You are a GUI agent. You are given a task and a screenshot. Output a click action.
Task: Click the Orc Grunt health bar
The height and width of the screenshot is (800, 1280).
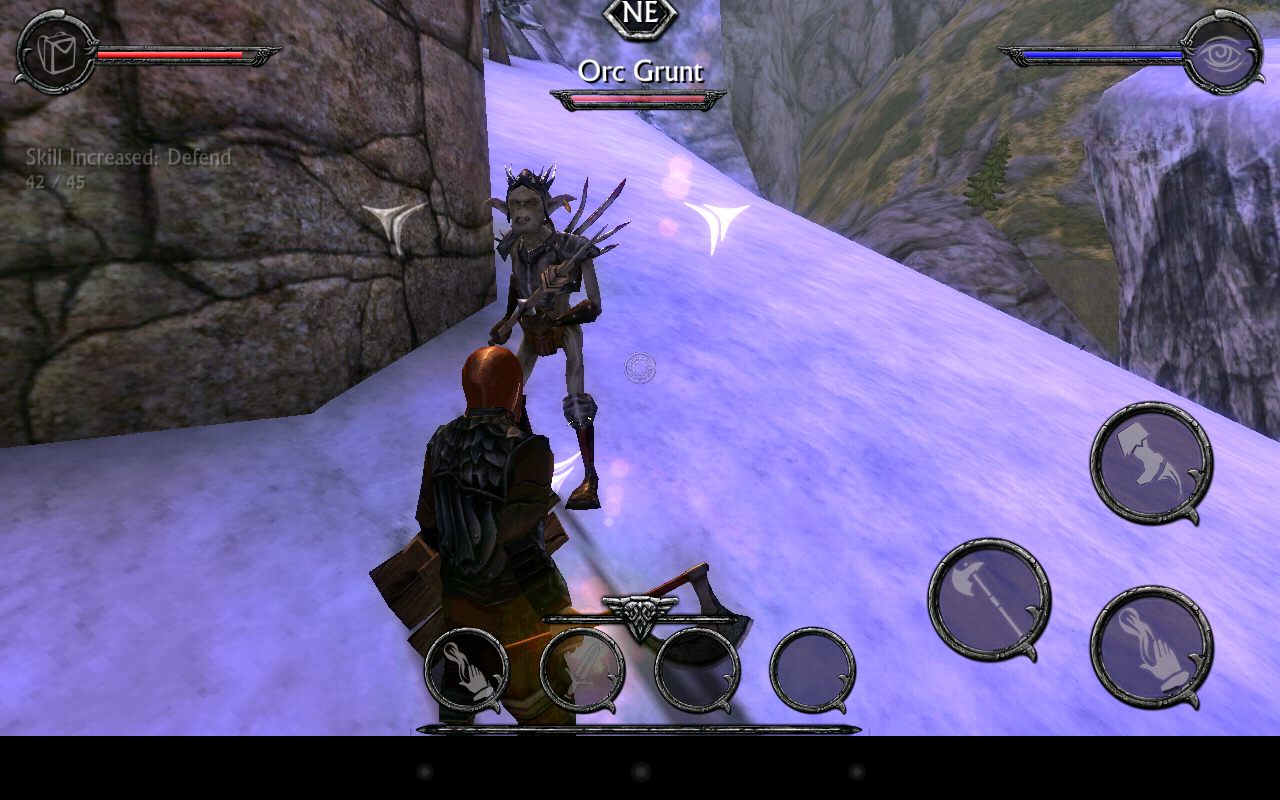[637, 97]
